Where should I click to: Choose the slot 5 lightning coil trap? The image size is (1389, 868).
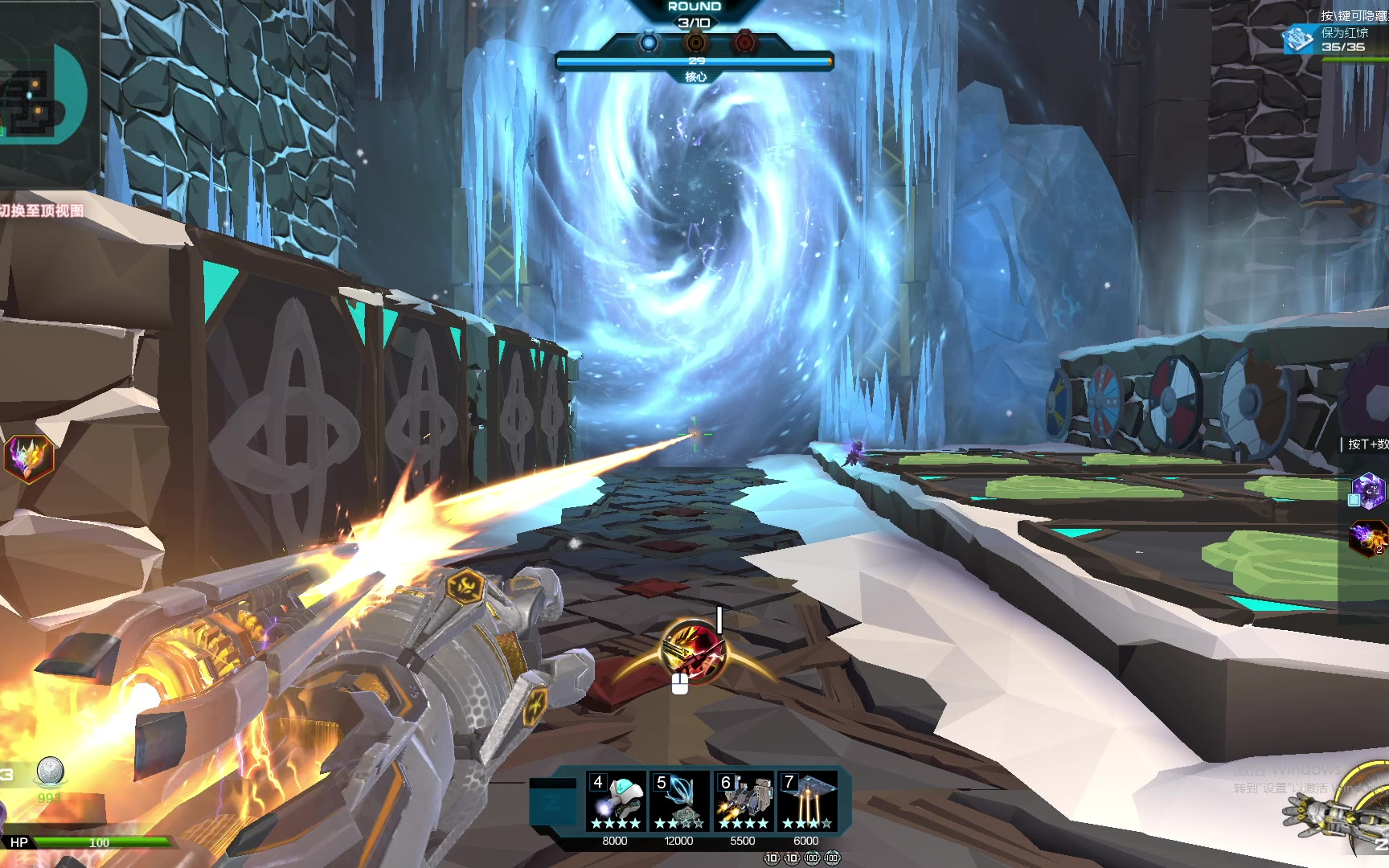tap(679, 801)
